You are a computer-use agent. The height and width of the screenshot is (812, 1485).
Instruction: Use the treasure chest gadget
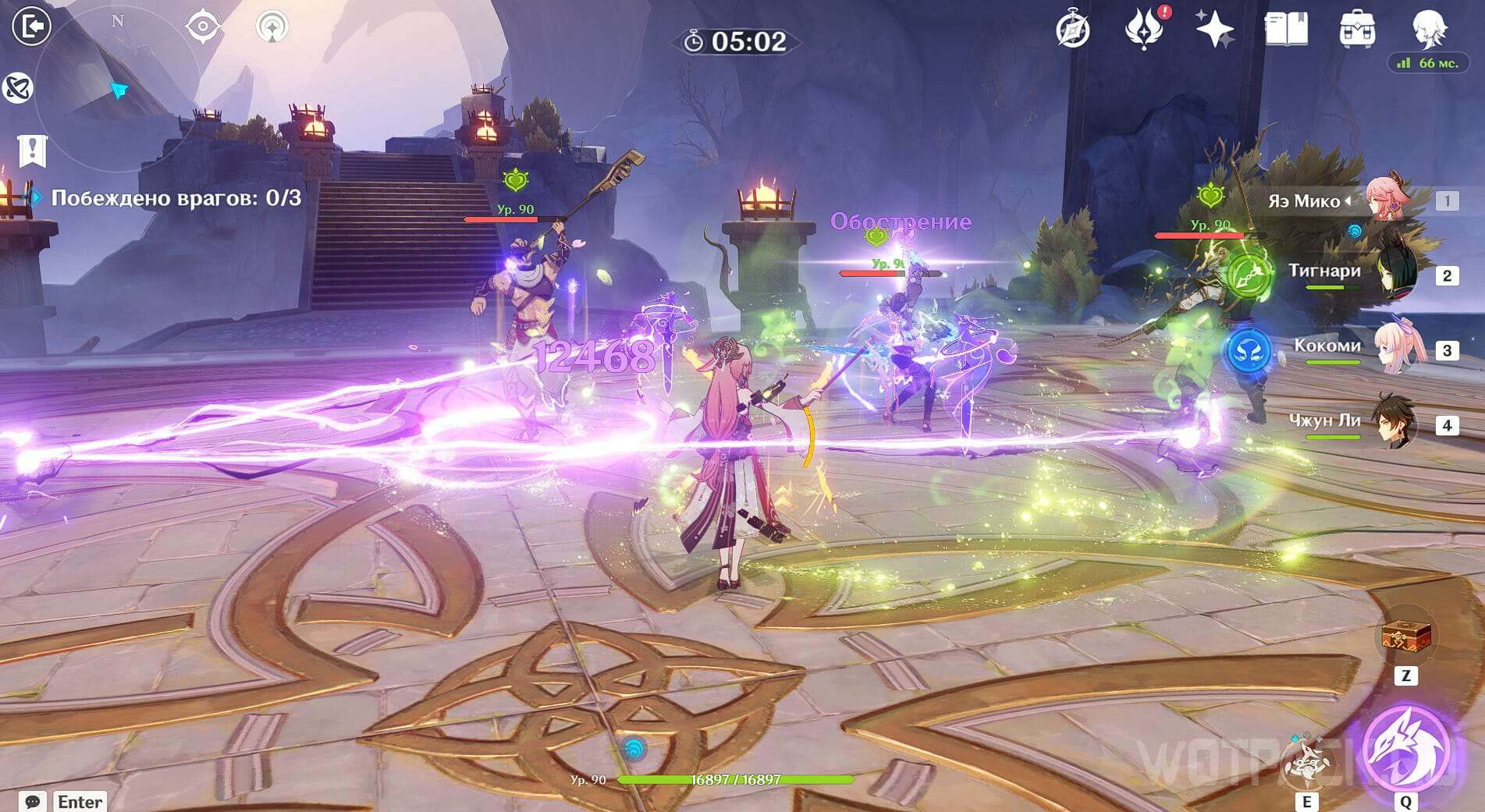tap(1405, 638)
